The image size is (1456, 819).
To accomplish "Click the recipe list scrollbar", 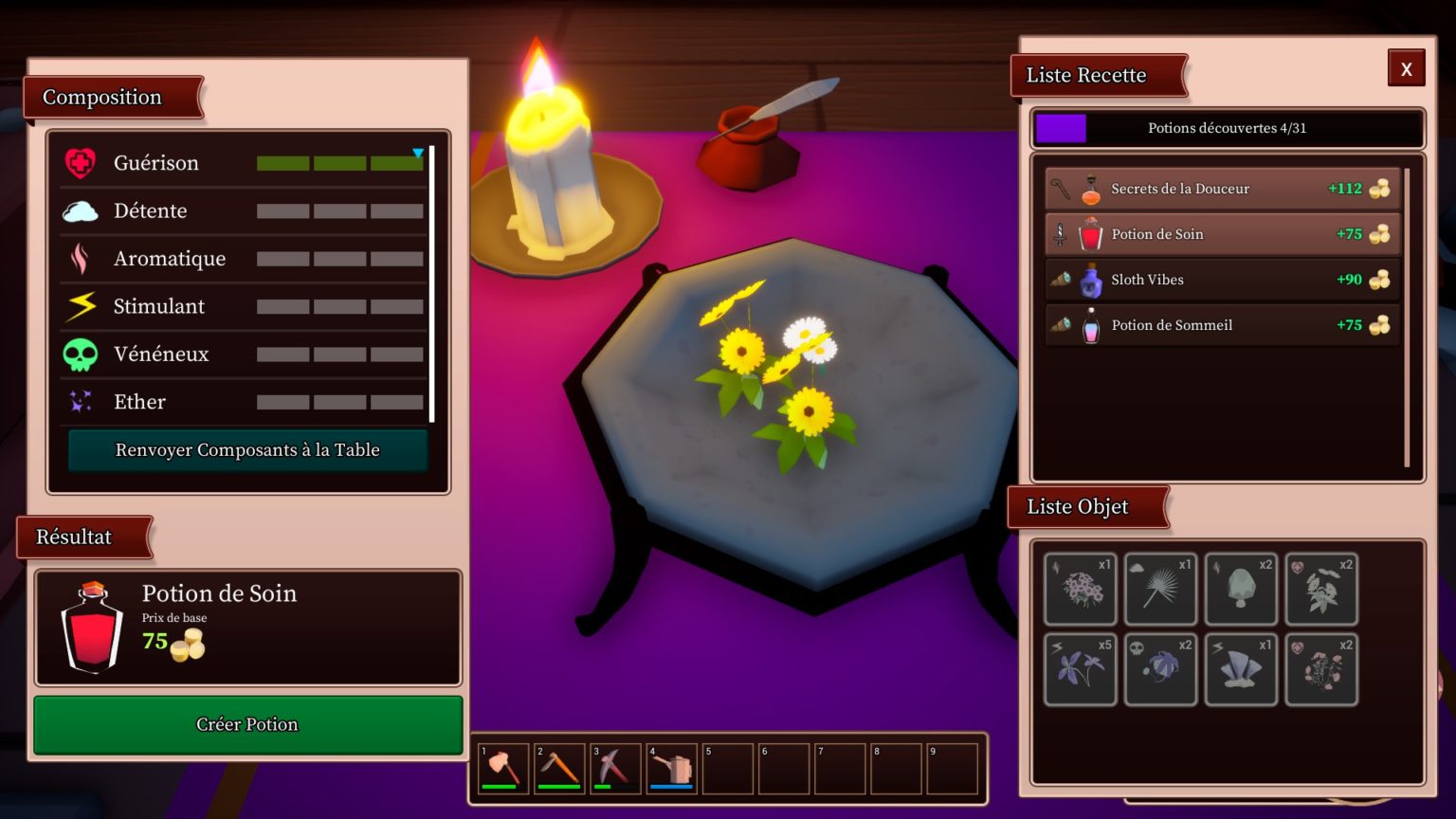I will point(1407,318).
